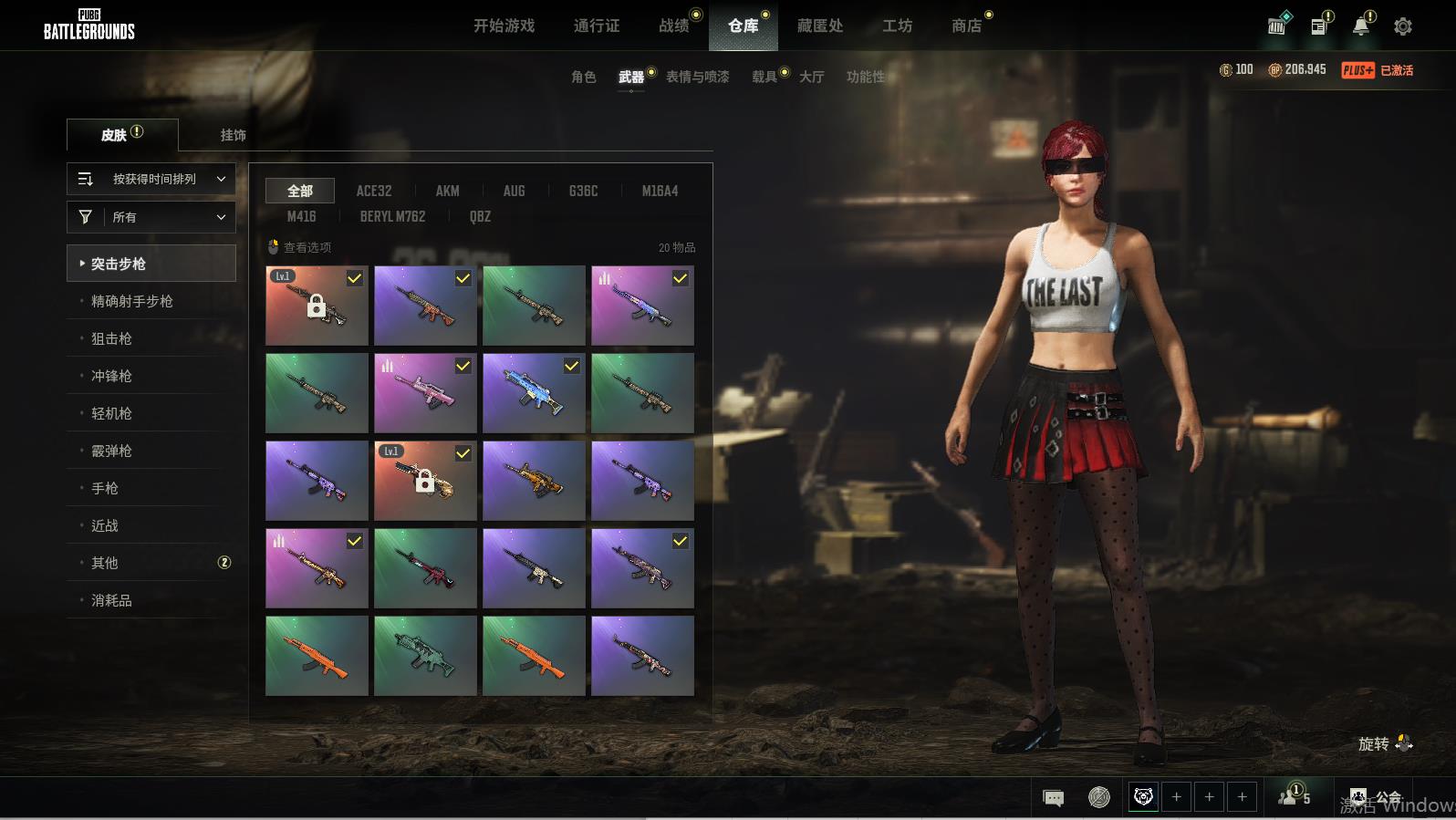Open the chat speech bubble icon
Screen dimensions: 1456x820
tap(1053, 798)
